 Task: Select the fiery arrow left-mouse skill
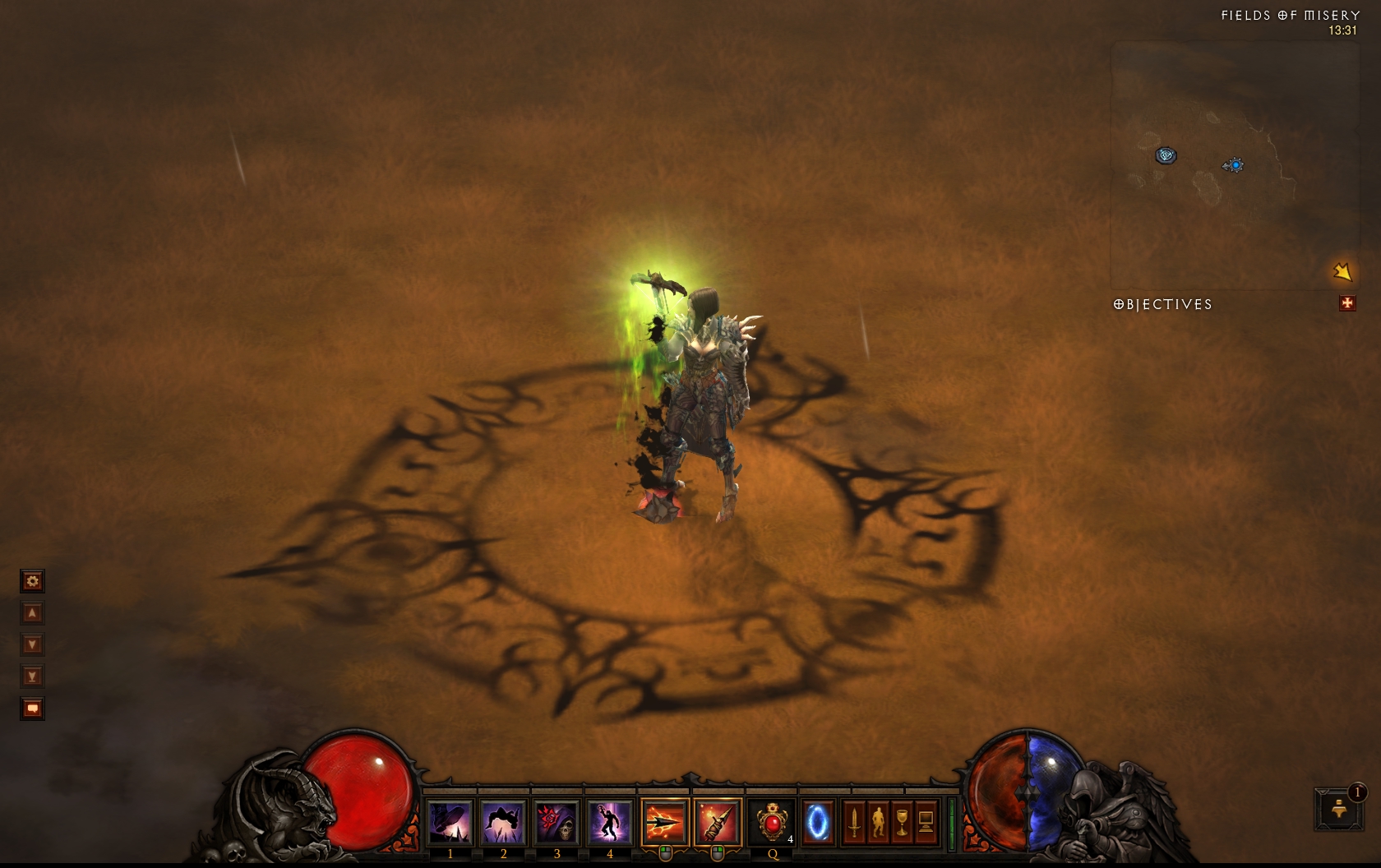(x=664, y=822)
